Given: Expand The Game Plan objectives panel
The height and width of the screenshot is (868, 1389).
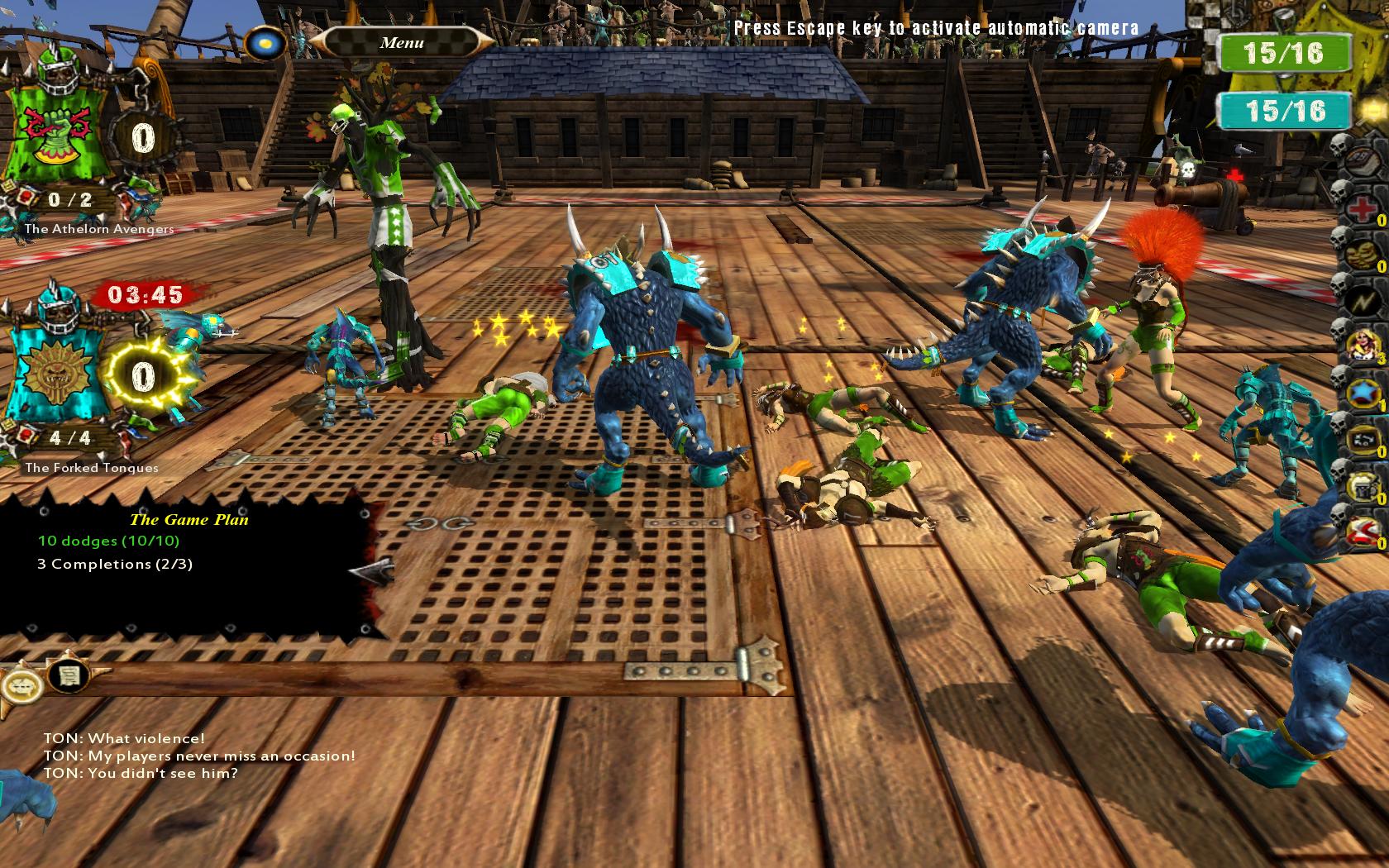Looking at the screenshot, I should (x=190, y=521).
